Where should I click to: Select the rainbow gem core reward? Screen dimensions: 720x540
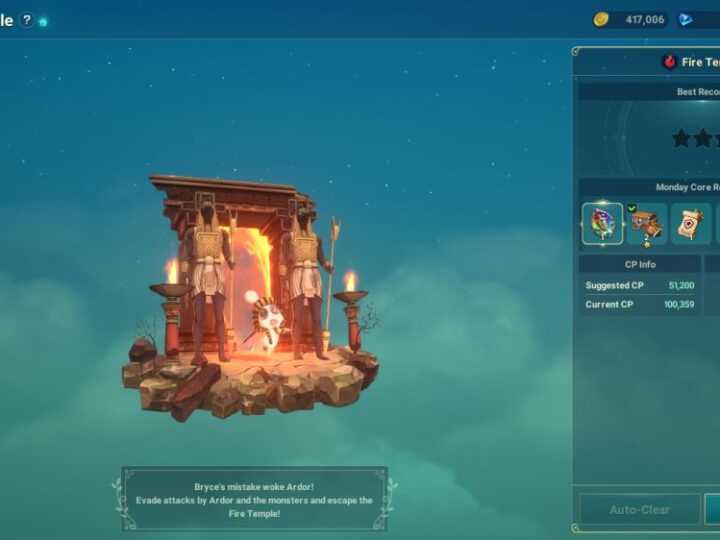pos(602,224)
